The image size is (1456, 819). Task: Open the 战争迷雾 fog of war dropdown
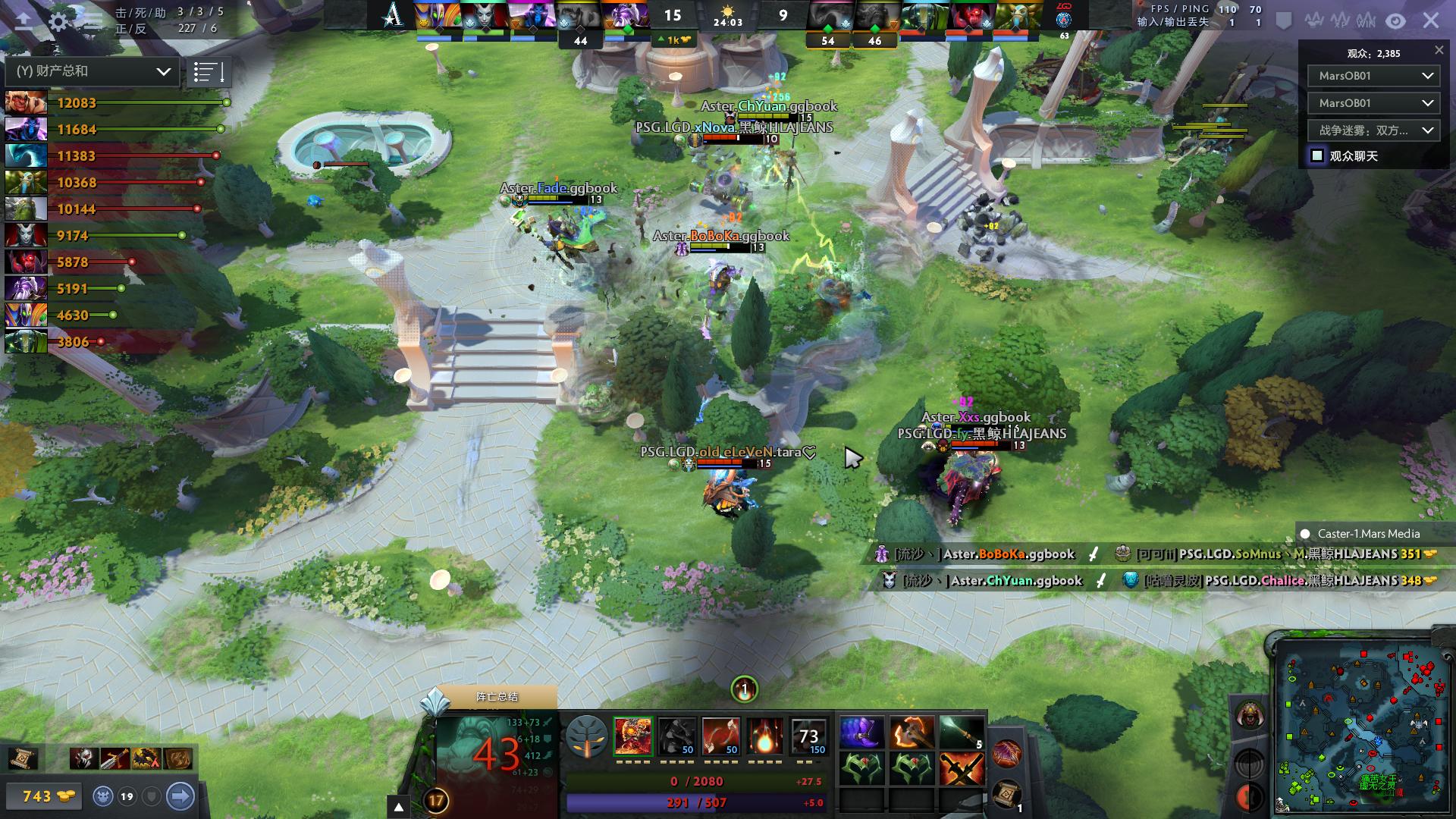pos(1373,130)
